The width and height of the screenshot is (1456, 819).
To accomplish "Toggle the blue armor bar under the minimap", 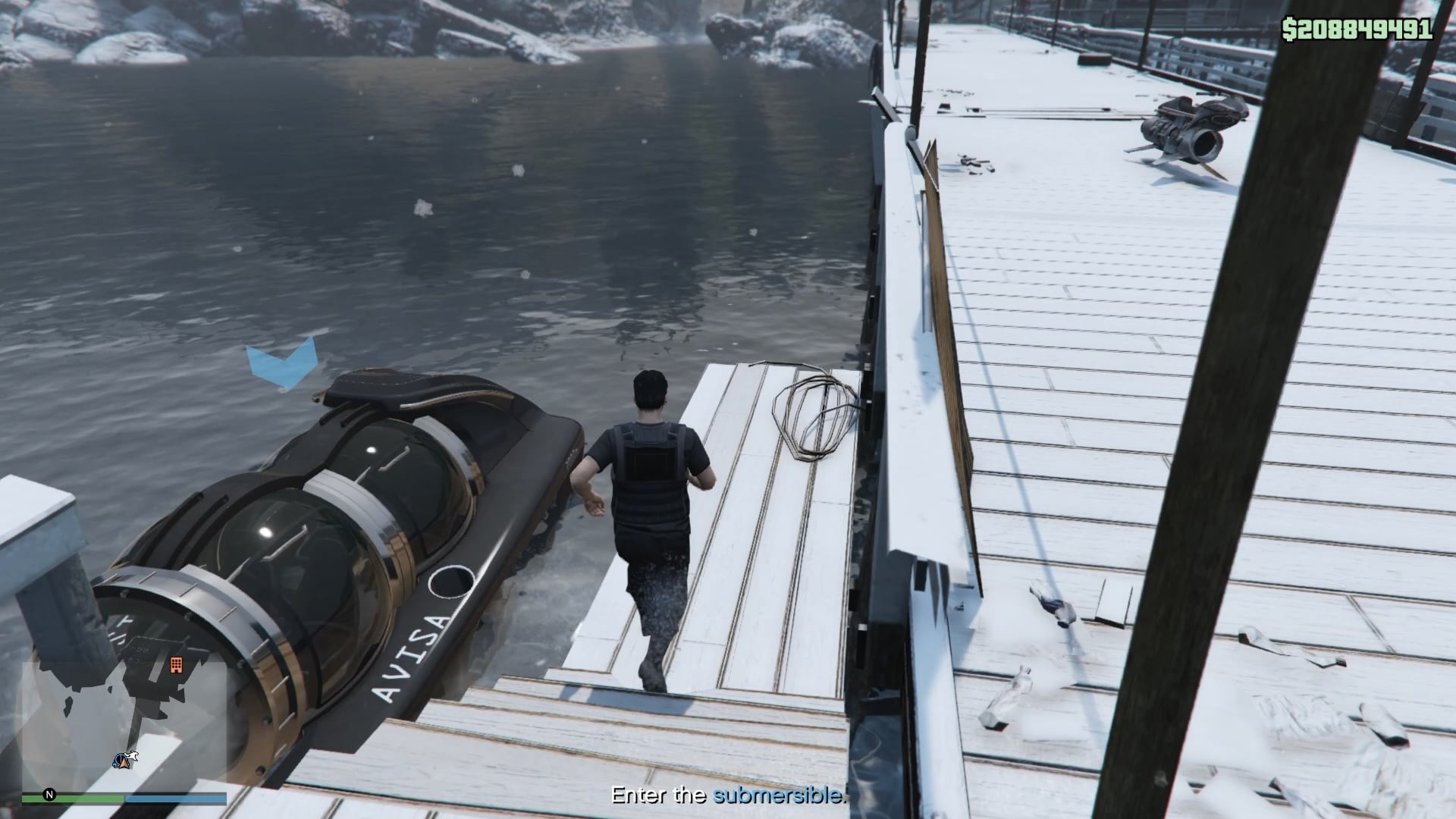I will [x=176, y=798].
